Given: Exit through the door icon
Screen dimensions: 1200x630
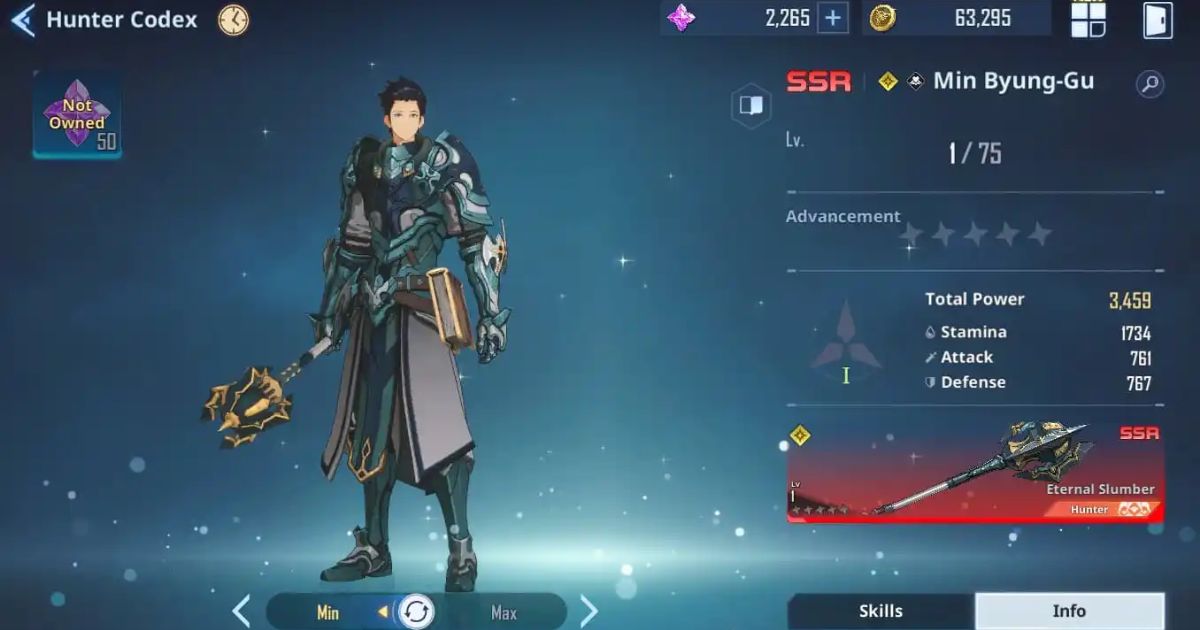Looking at the screenshot, I should [1157, 19].
